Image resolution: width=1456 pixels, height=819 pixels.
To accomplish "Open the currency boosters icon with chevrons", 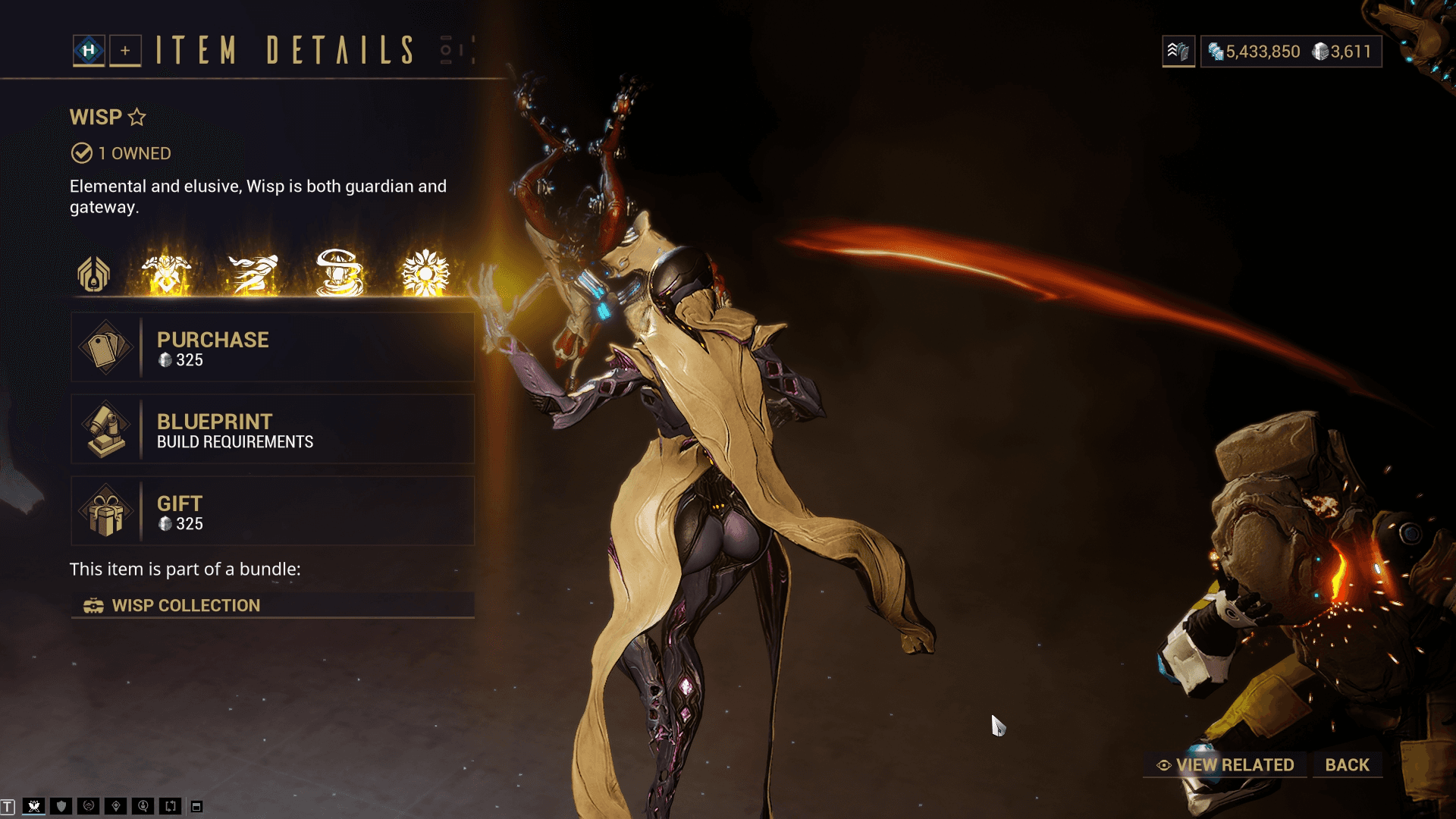I will (x=1178, y=52).
